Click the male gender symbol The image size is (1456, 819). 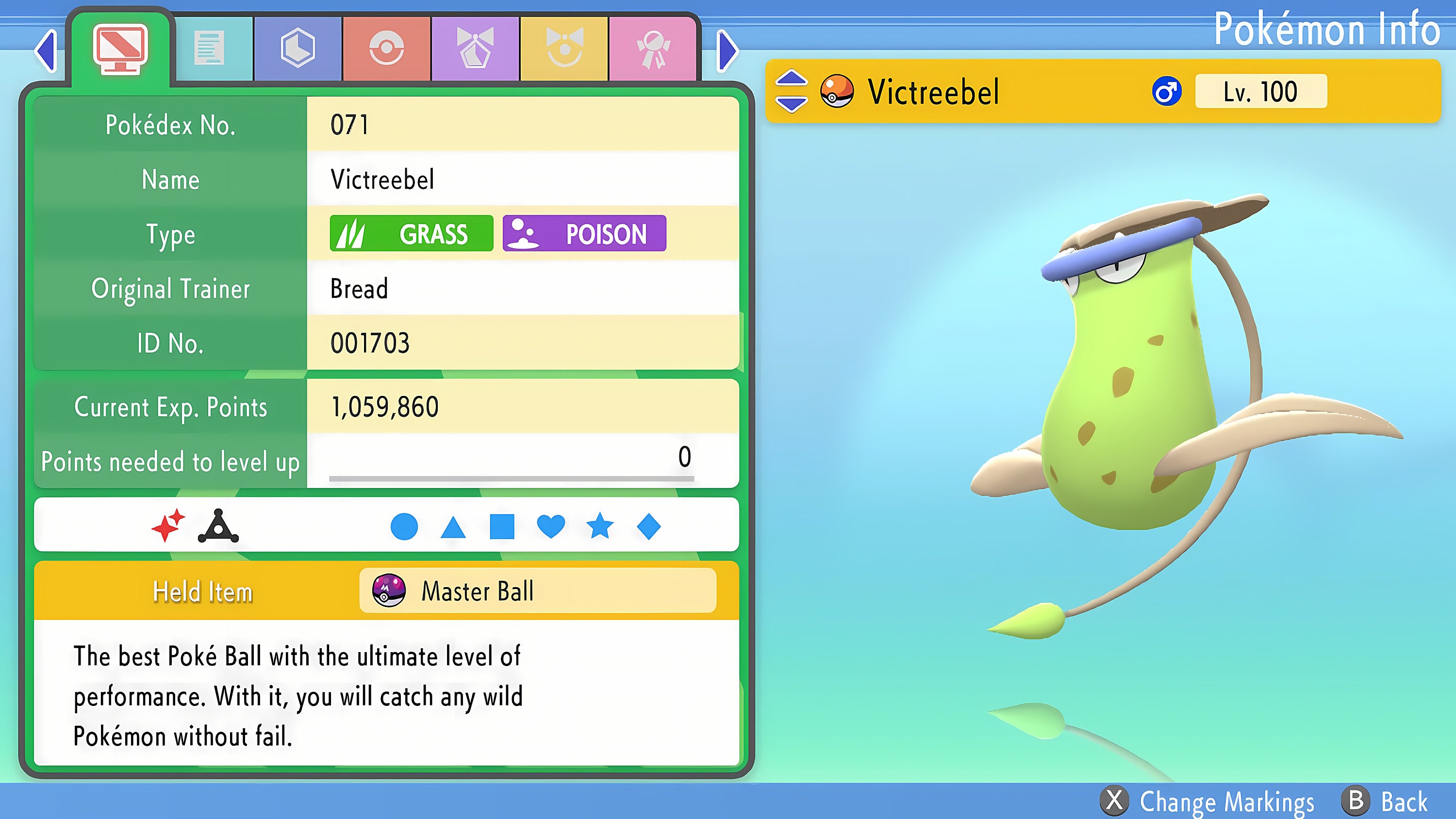(1168, 91)
